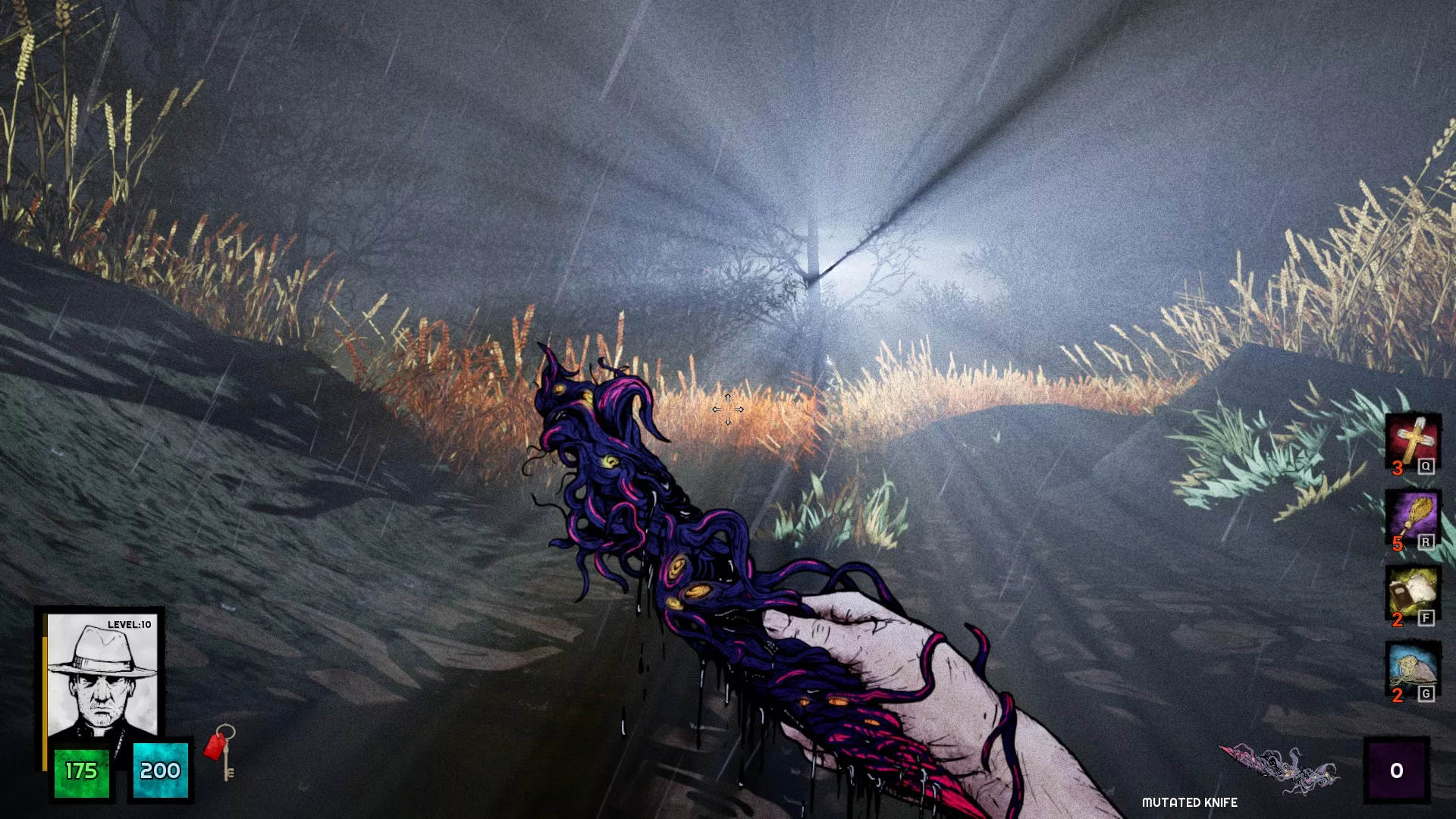Screen dimensions: 1456x819
Task: Toggle the Q keybind badge on the cross slot
Action: pyautogui.click(x=1426, y=468)
